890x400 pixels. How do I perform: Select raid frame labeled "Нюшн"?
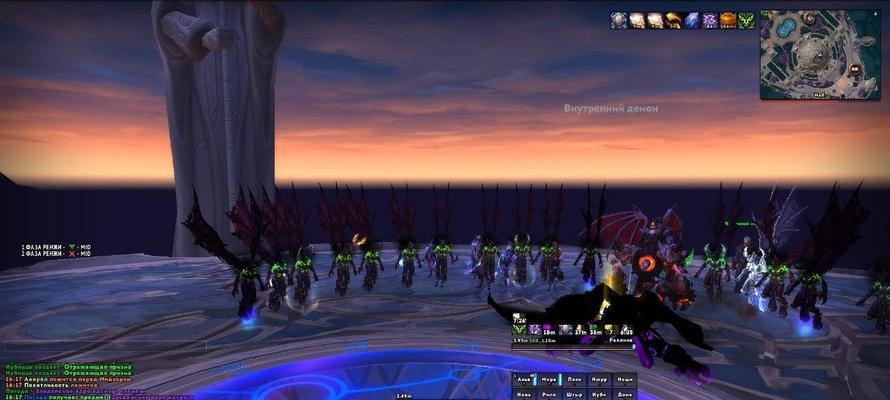click(x=623, y=380)
